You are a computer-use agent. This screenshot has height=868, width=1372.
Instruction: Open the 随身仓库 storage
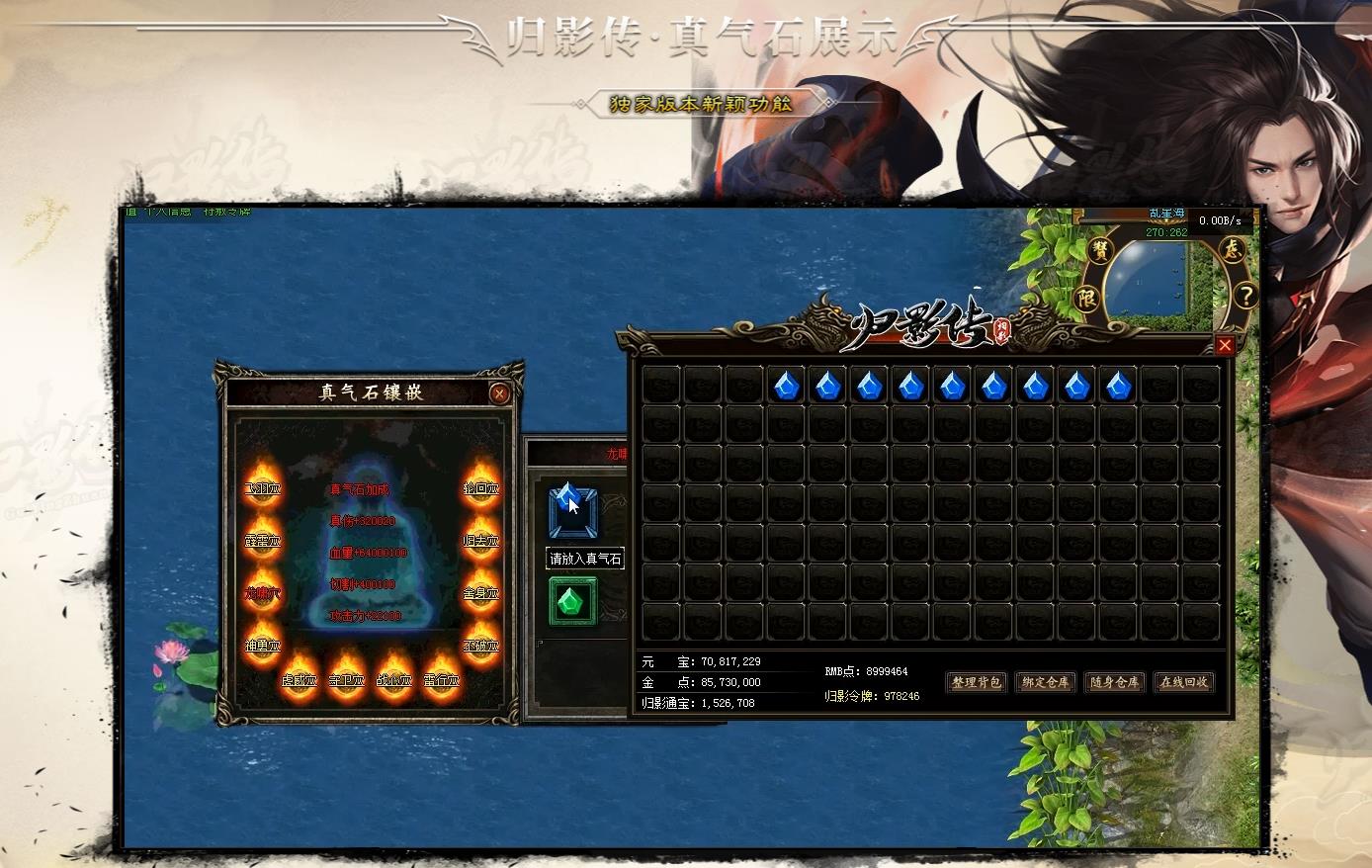(x=1114, y=682)
